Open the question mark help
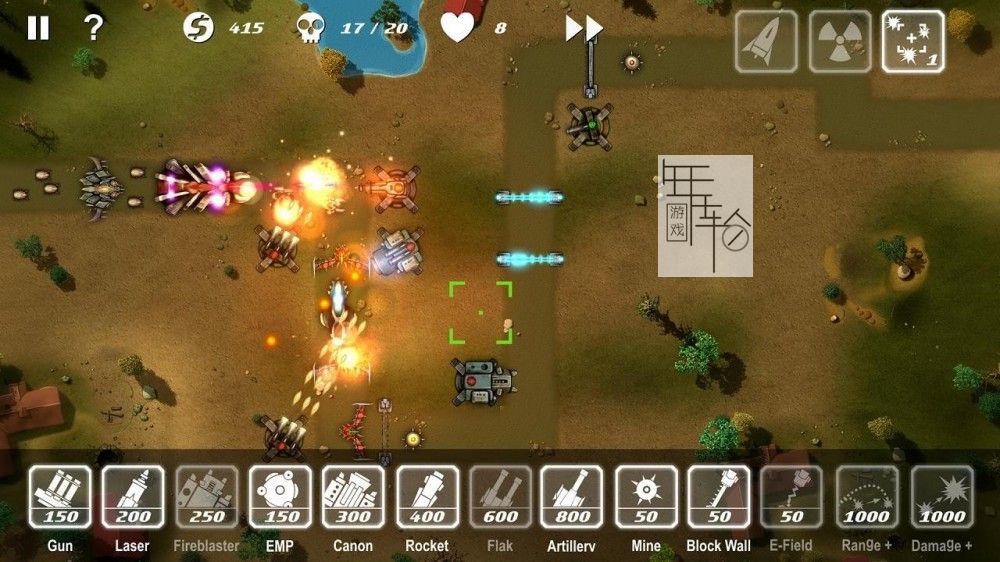This screenshot has width=1000, height=562. [x=93, y=28]
